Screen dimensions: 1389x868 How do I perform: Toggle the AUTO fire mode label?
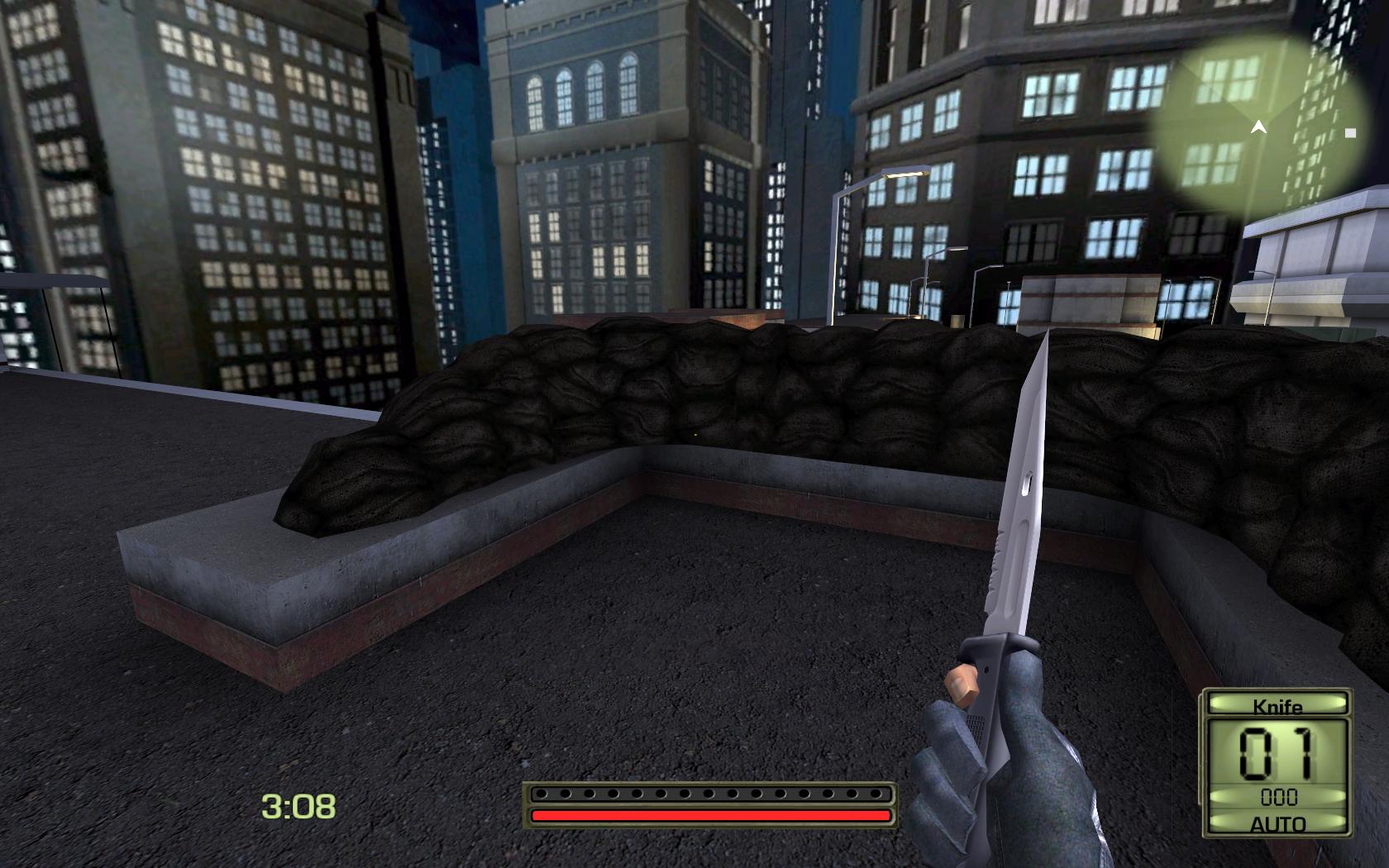[x=1277, y=824]
